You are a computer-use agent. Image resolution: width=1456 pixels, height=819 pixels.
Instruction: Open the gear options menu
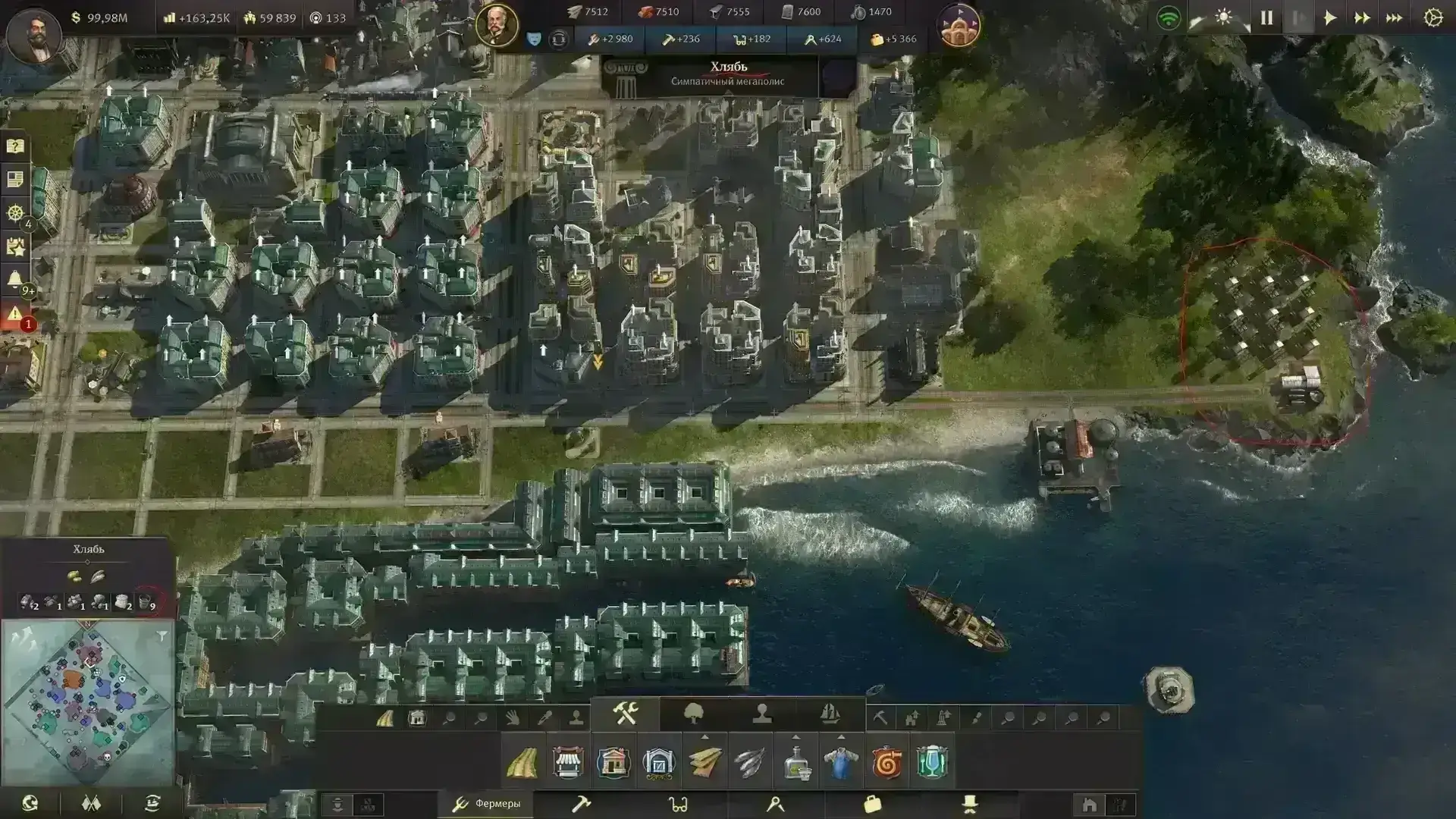[x=1432, y=17]
